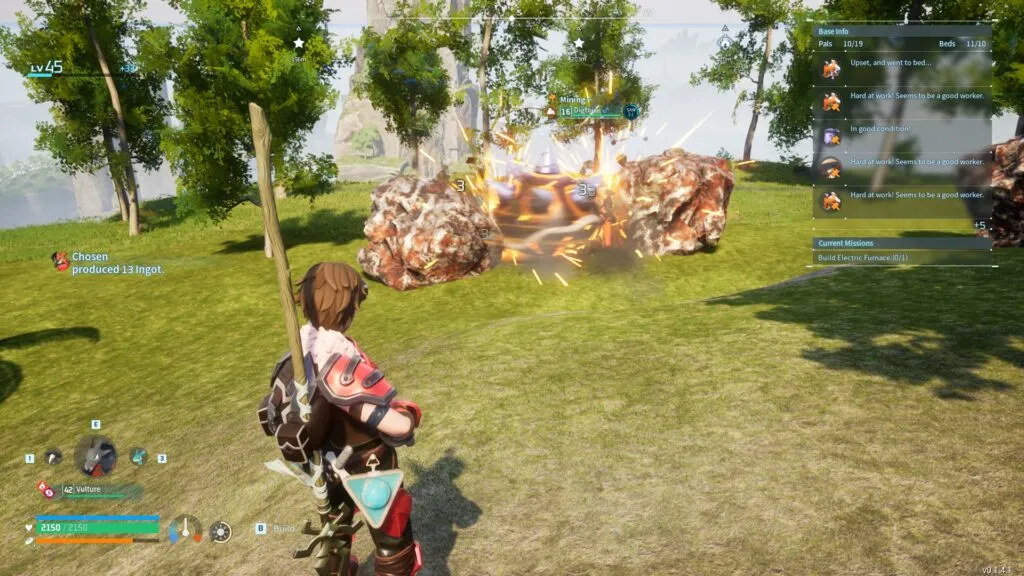1024x576 pixels.
Task: Choose the teal pal icon beside key 3
Action: (x=138, y=457)
